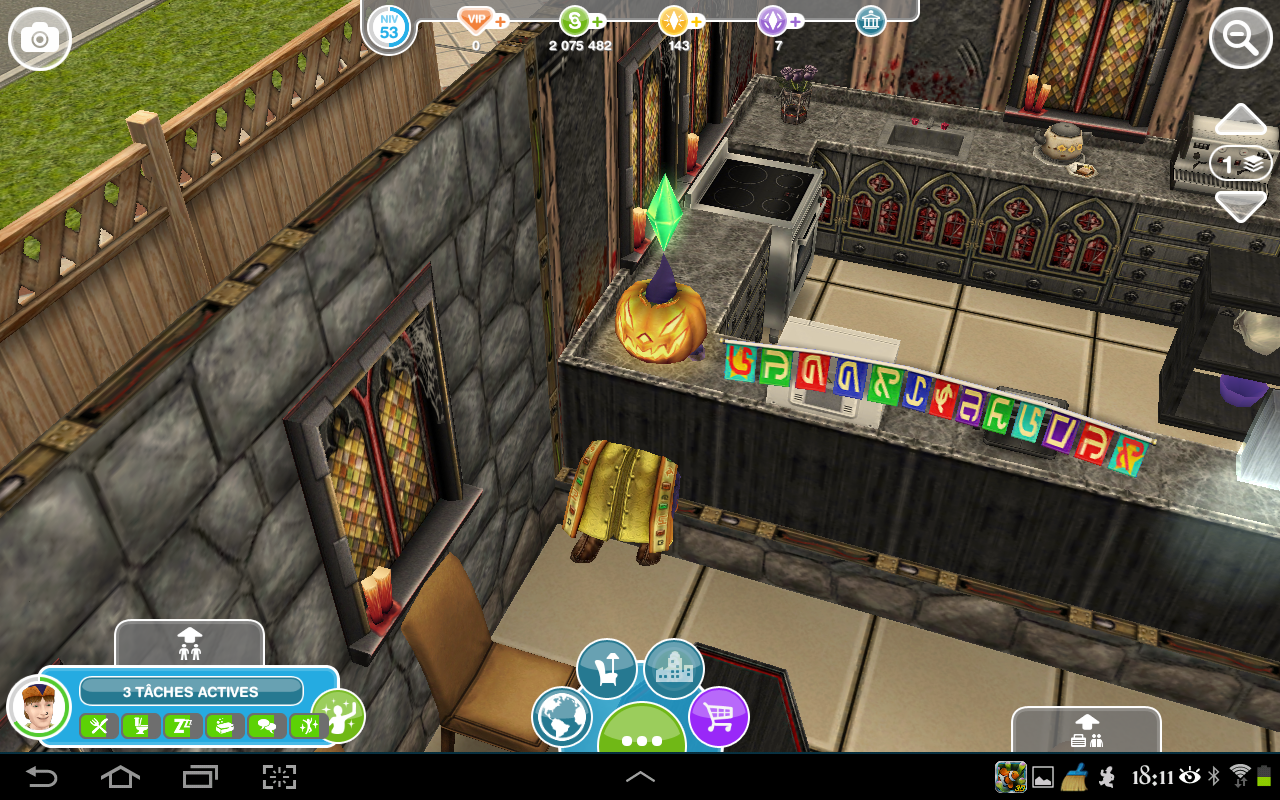The height and width of the screenshot is (800, 1280).
Task: Open the purple shopping cart store
Action: pyautogui.click(x=719, y=717)
